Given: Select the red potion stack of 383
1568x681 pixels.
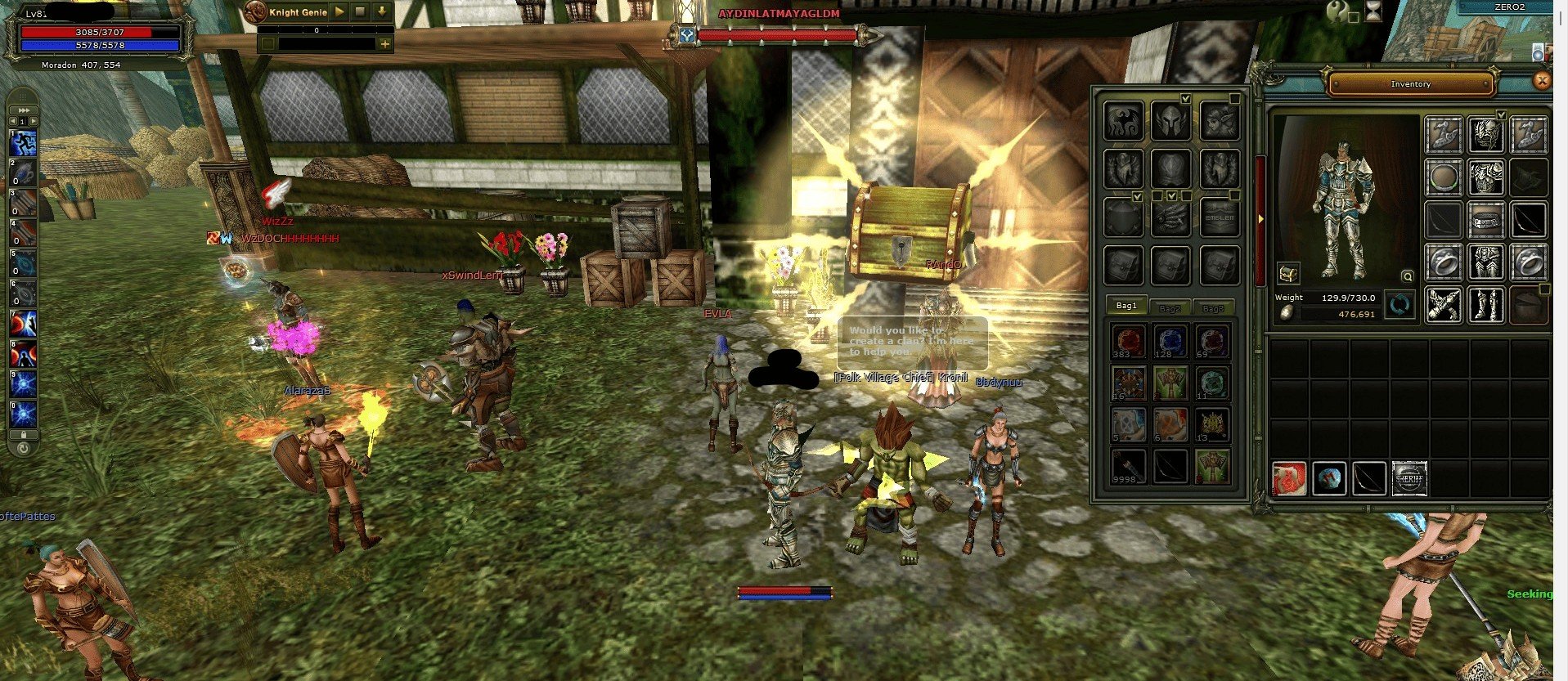Looking at the screenshot, I should 1129,342.
